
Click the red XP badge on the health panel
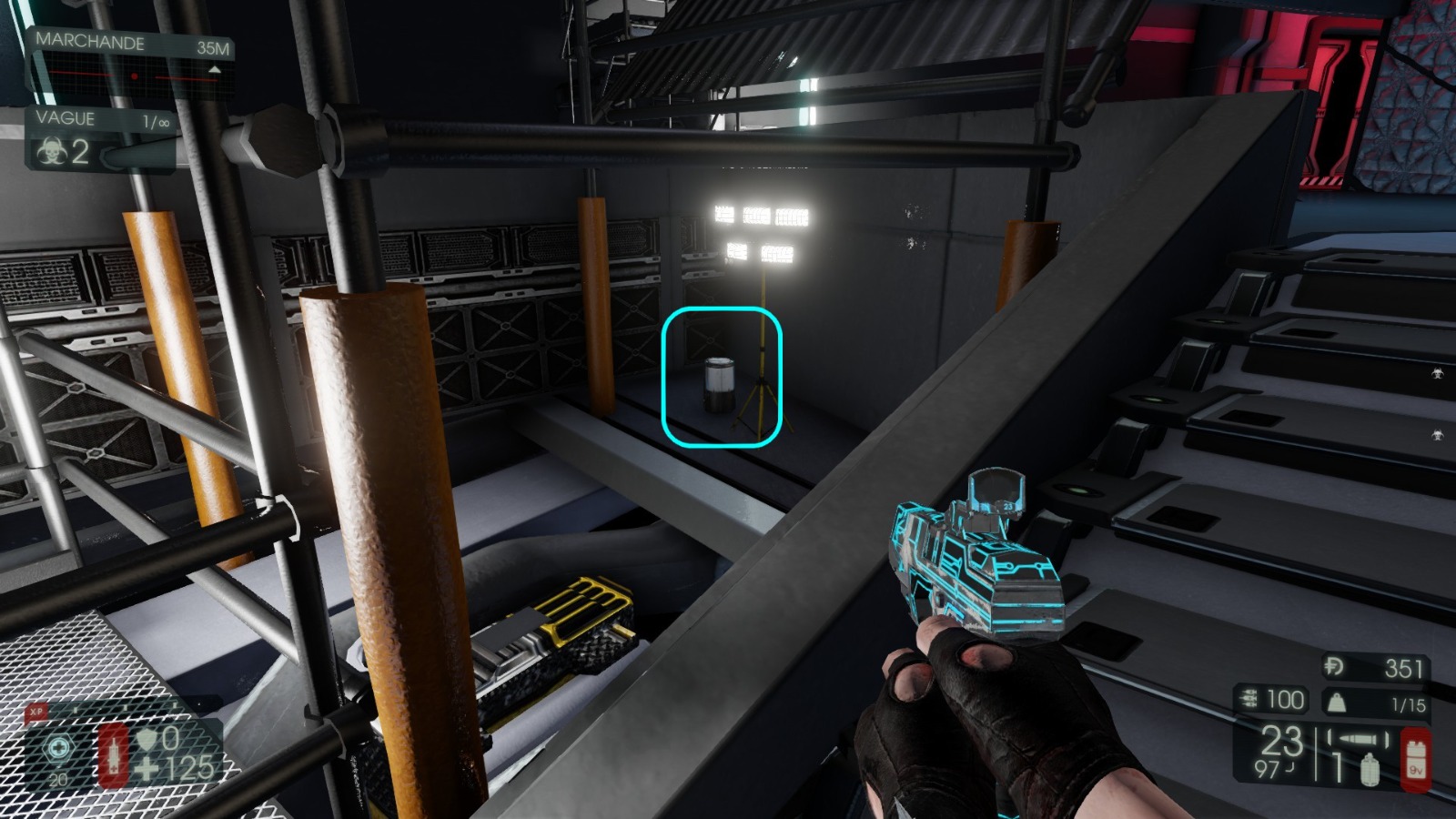(36, 710)
